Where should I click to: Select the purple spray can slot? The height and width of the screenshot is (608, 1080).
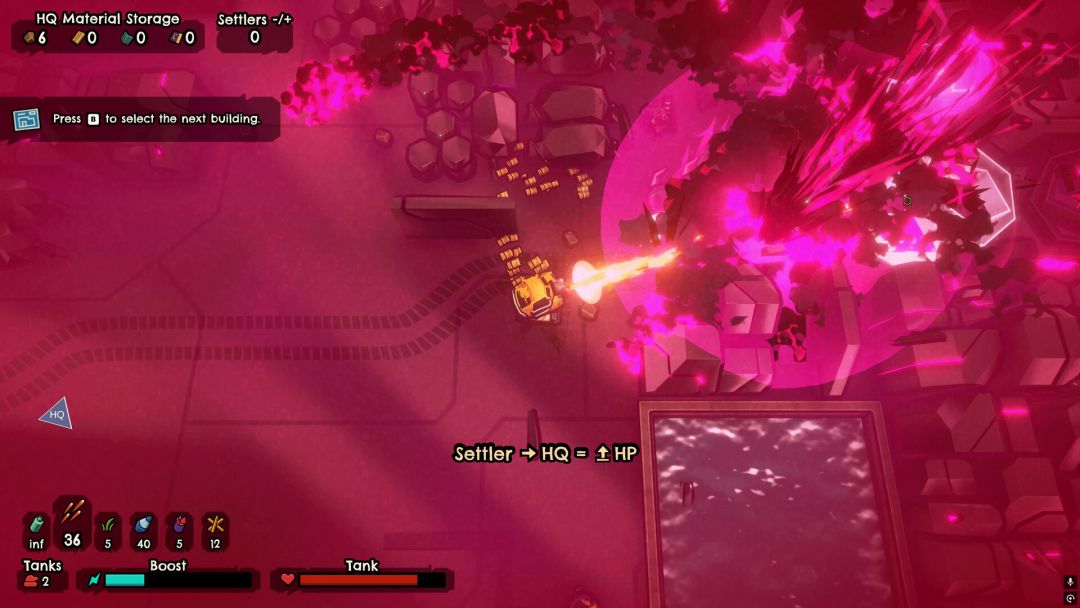[x=179, y=531]
